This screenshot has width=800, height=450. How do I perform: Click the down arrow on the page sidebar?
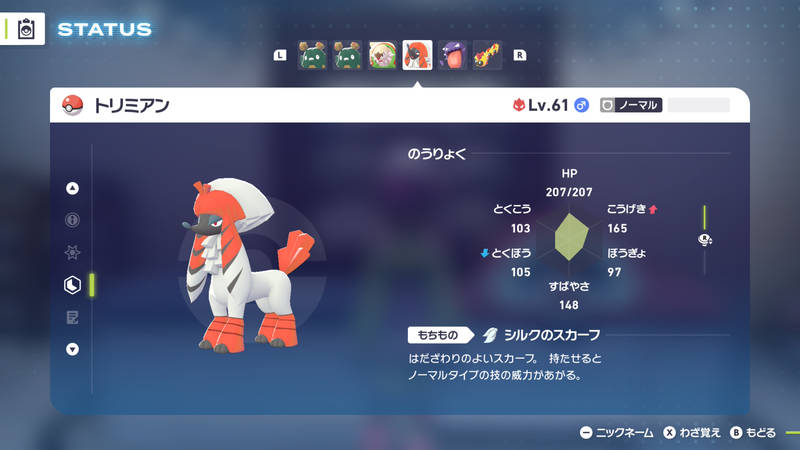coord(72,349)
